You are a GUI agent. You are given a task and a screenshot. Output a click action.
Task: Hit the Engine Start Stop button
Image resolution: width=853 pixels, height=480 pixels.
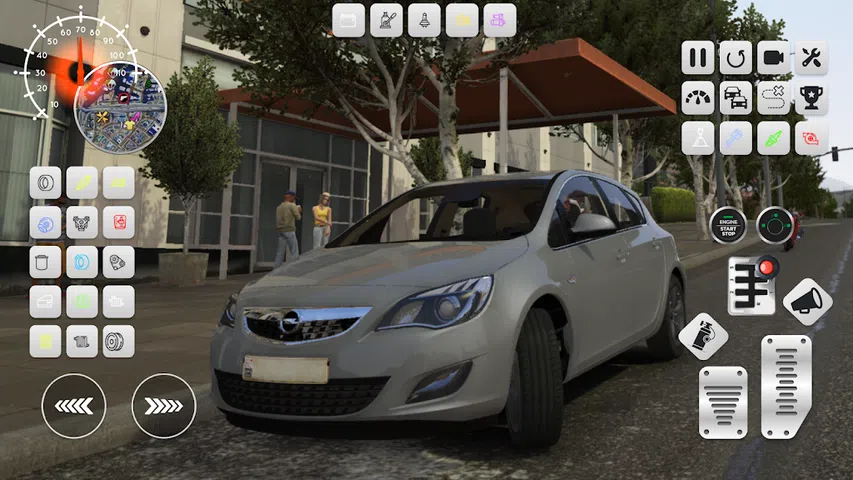pyautogui.click(x=728, y=225)
